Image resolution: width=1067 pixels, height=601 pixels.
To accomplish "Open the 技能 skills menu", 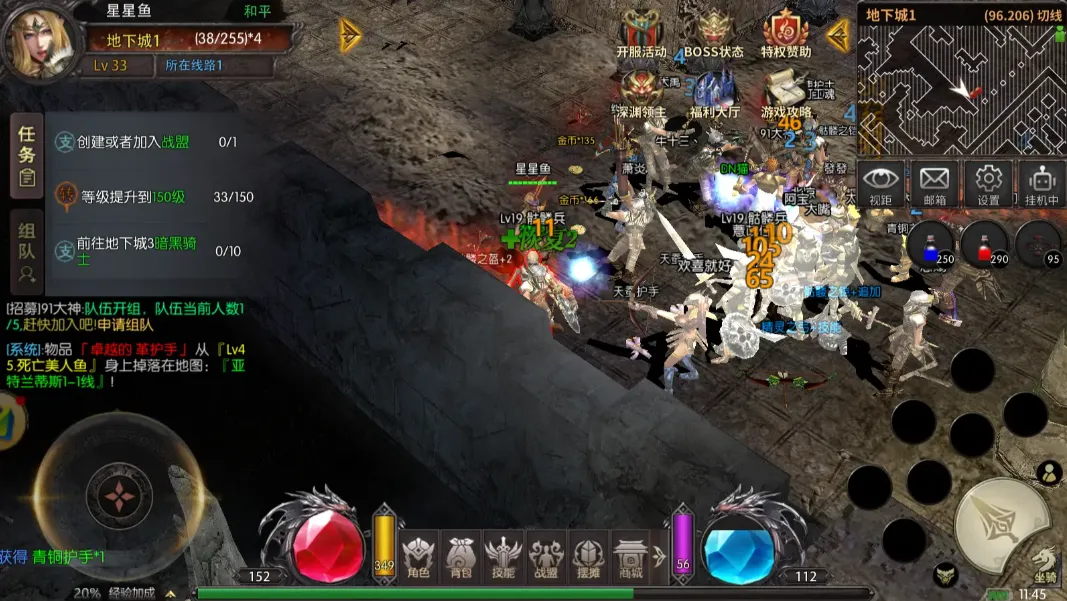I will tap(503, 556).
